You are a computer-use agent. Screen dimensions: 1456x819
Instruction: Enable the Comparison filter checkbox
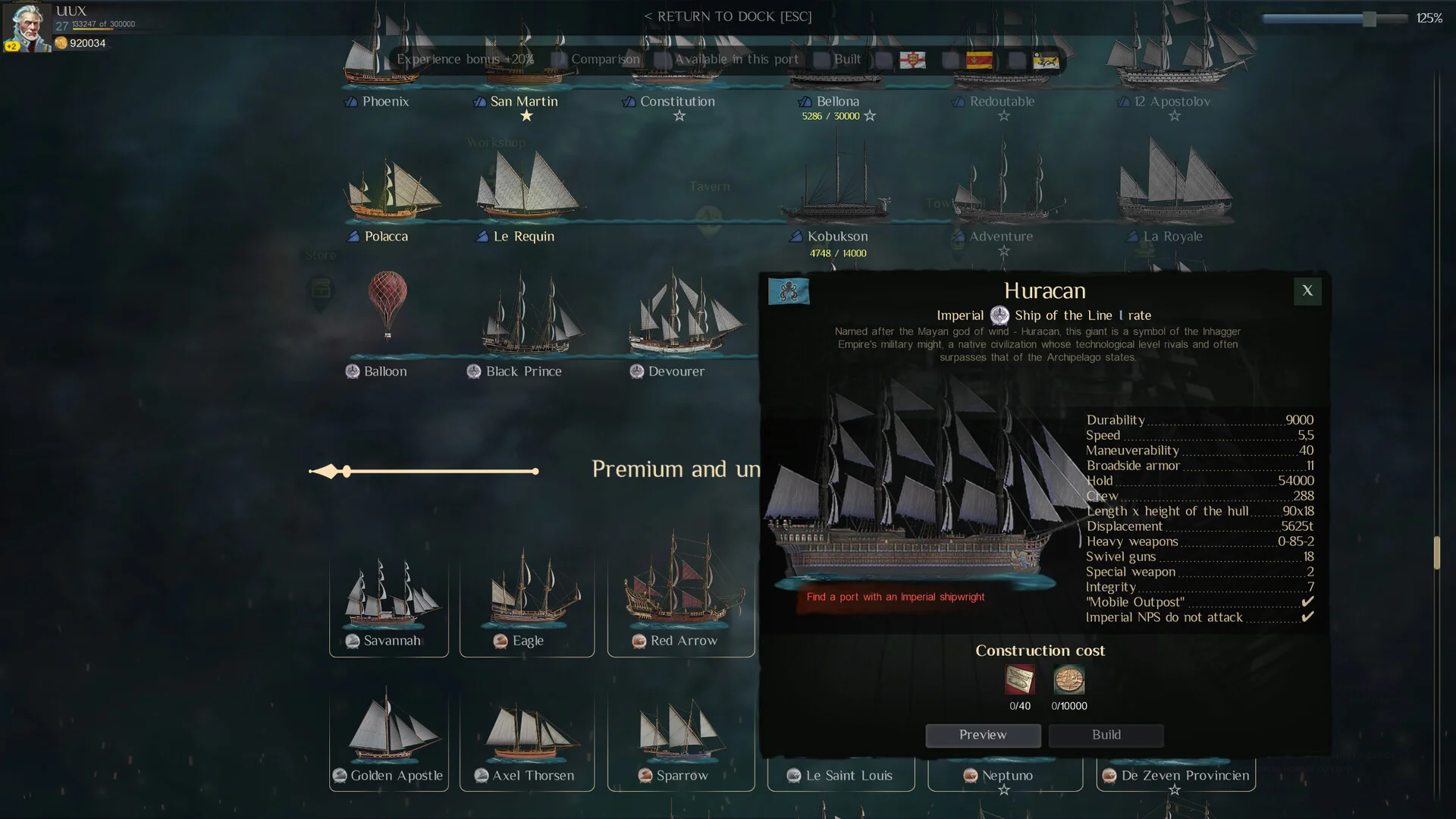pyautogui.click(x=559, y=59)
